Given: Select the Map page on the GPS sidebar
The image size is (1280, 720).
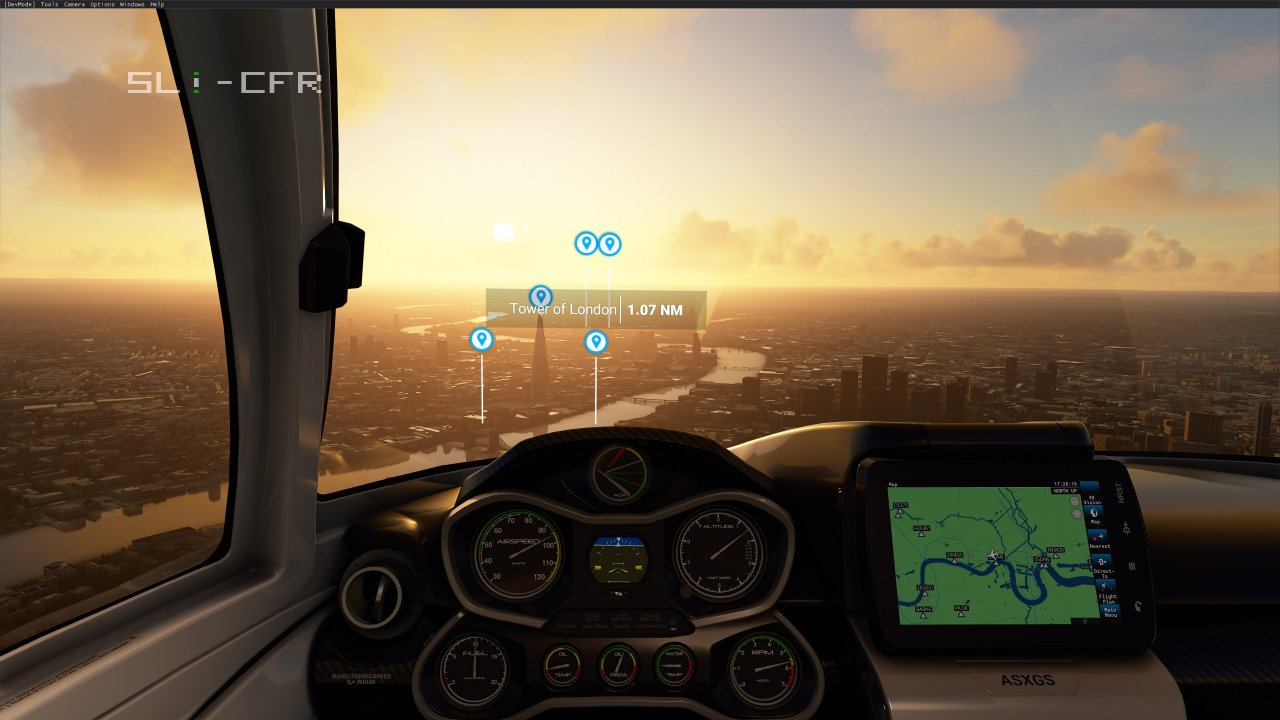Looking at the screenshot, I should (x=1096, y=515).
